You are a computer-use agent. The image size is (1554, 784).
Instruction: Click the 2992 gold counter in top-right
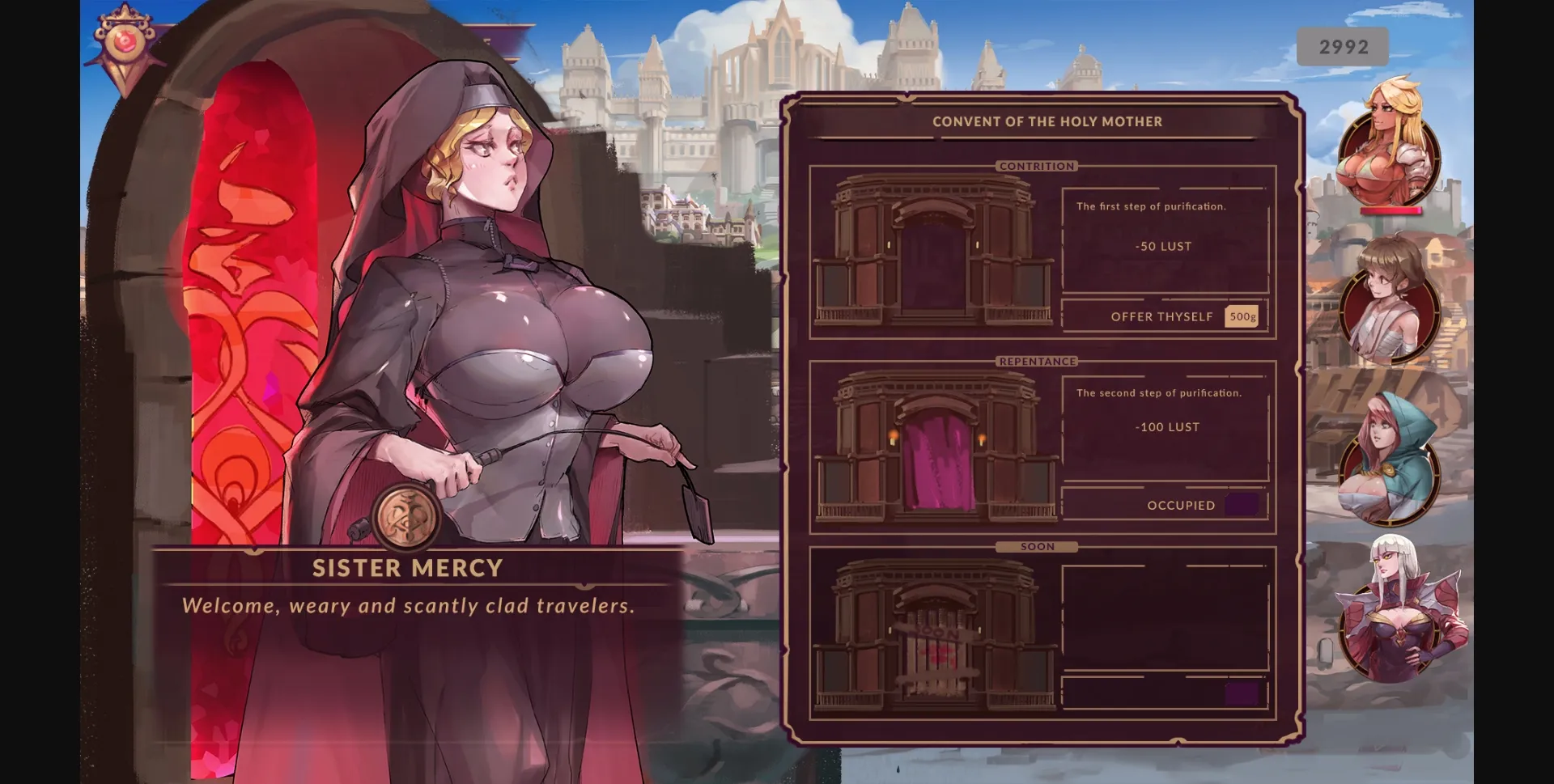click(x=1344, y=46)
